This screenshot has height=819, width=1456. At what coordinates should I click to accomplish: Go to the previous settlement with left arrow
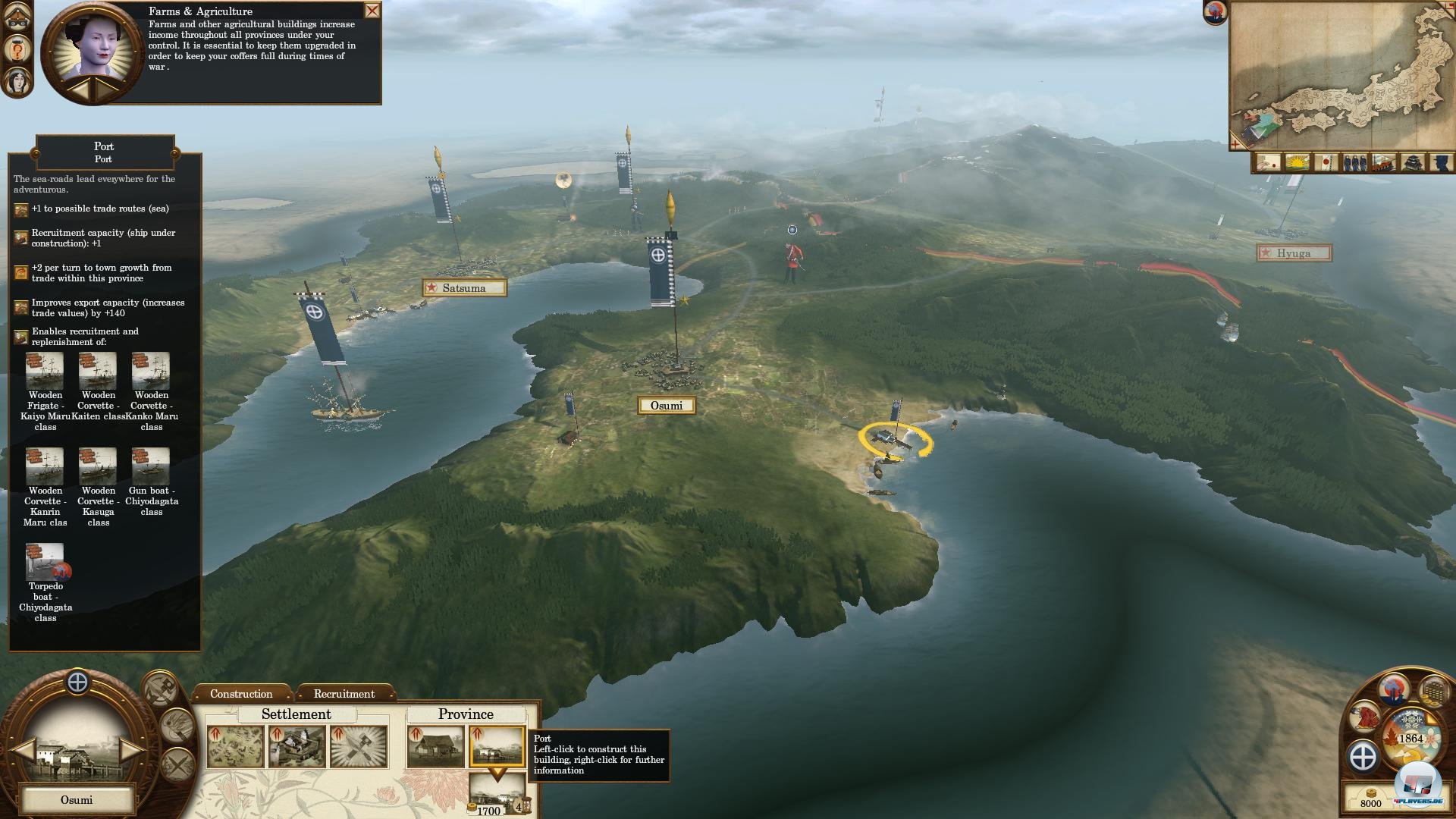[x=24, y=751]
